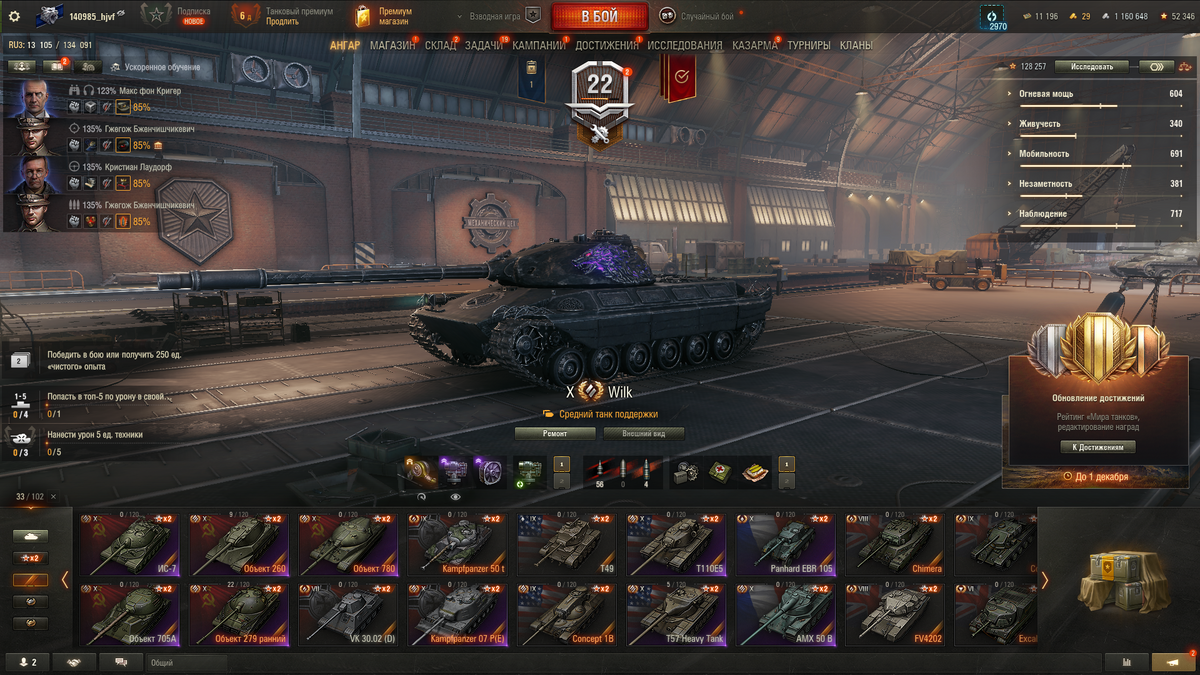The width and height of the screenshot is (1200, 675).
Task: Open the ТУРНИРЫ tab
Action: [x=809, y=46]
